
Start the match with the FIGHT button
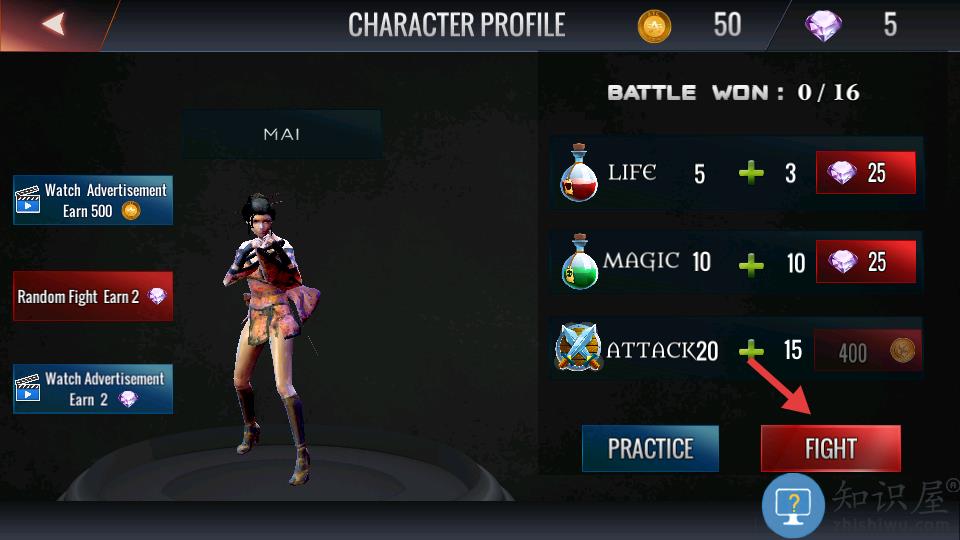pyautogui.click(x=830, y=448)
